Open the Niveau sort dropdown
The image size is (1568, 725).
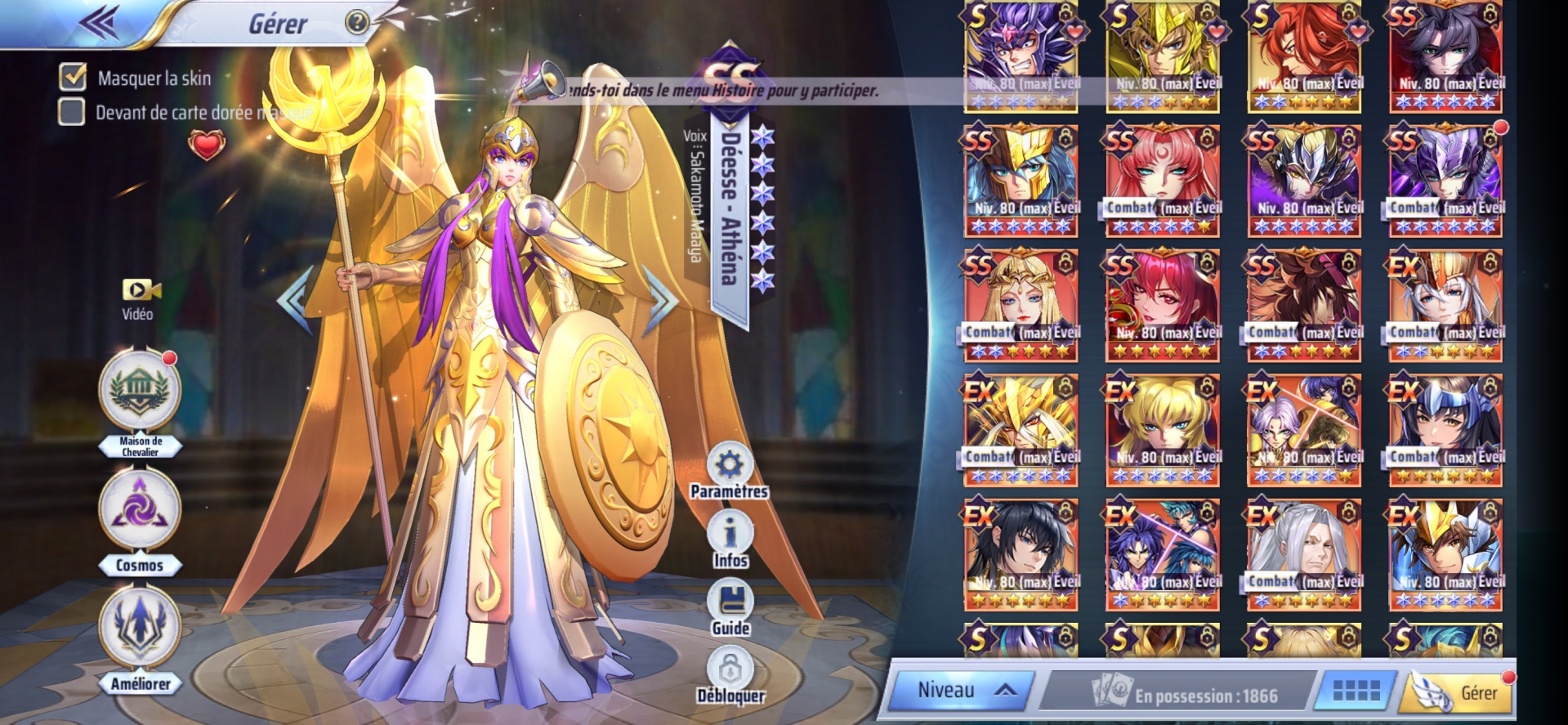click(x=961, y=691)
